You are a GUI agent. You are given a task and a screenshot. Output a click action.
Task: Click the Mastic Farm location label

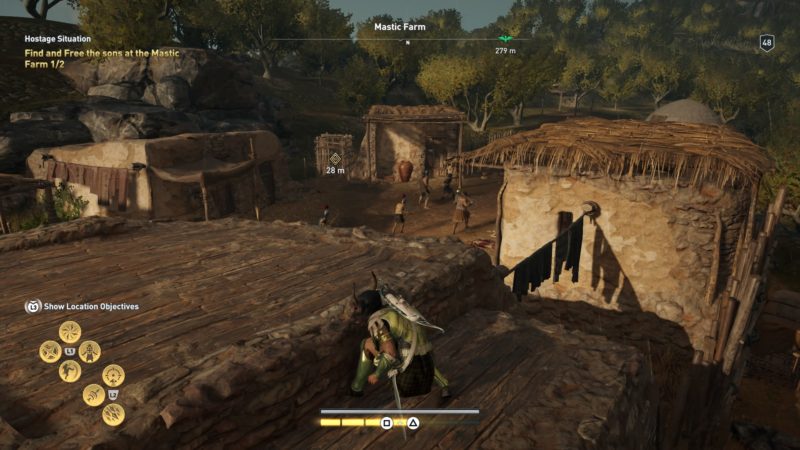tap(399, 27)
